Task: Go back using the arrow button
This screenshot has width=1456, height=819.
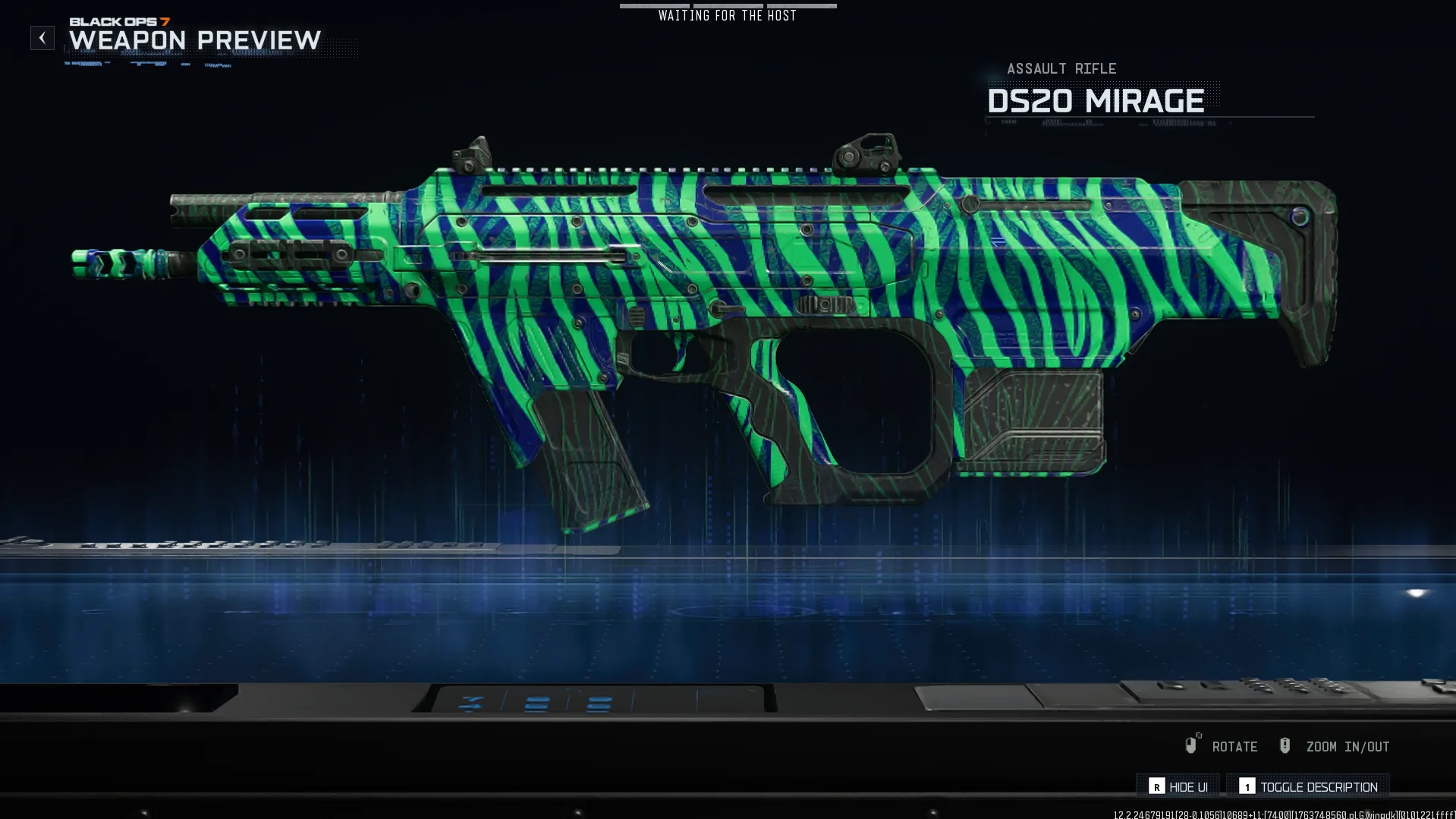Action: pyautogui.click(x=42, y=38)
